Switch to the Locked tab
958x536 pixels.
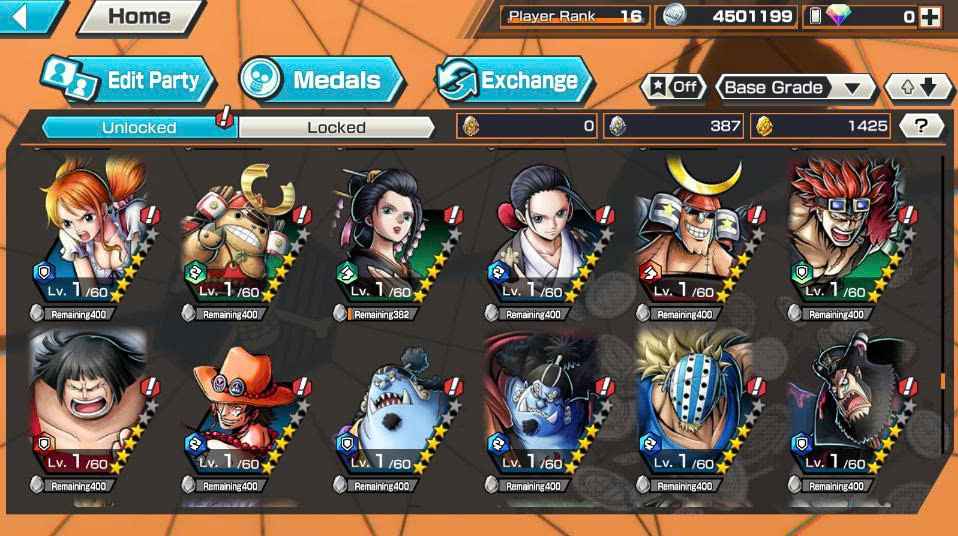336,127
